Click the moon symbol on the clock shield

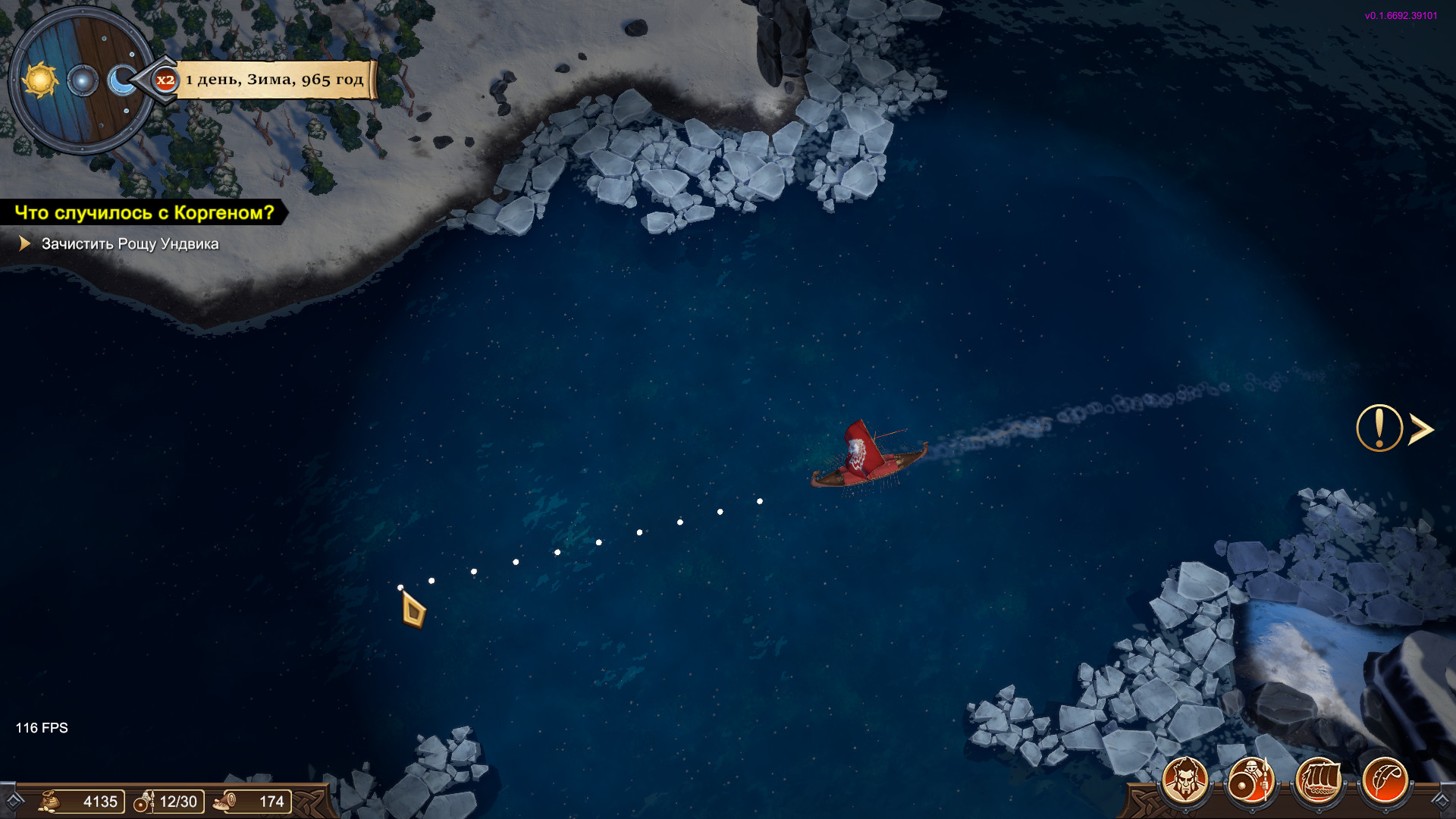[x=121, y=78]
